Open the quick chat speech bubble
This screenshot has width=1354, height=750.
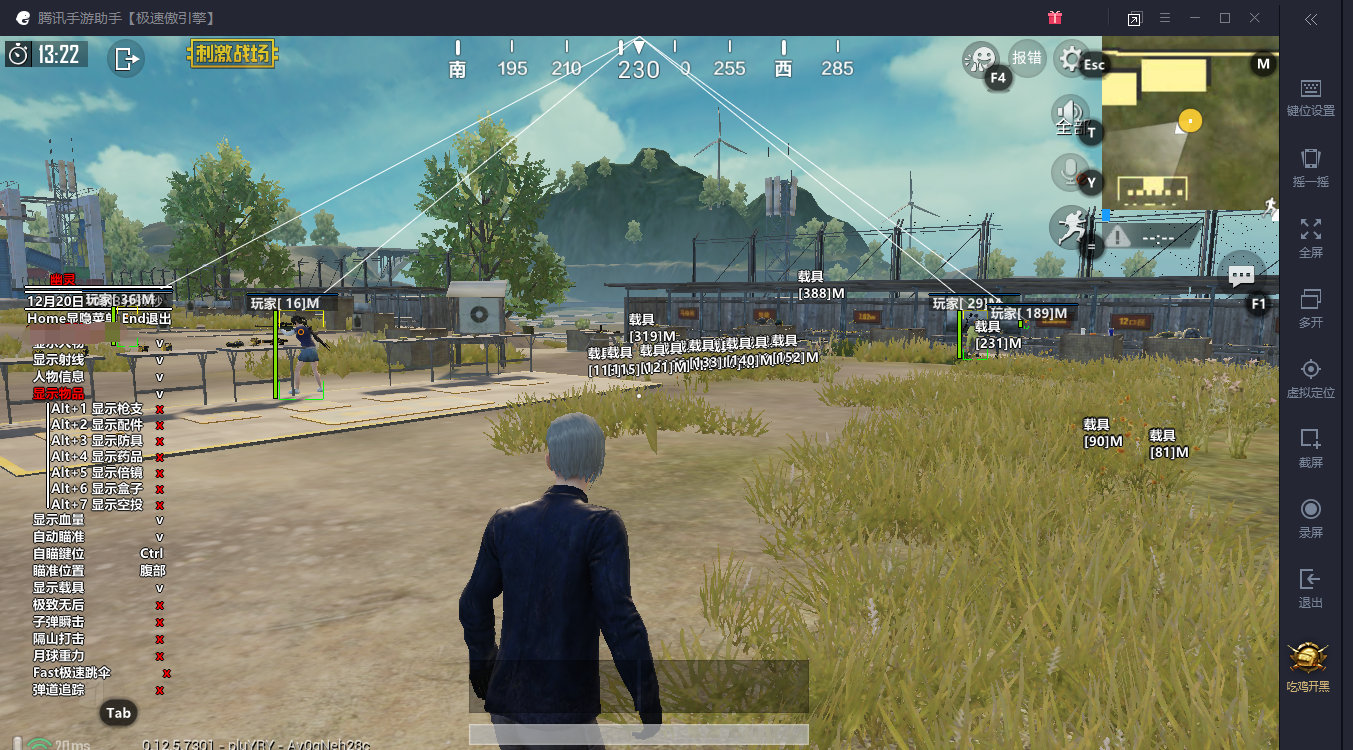click(x=1241, y=274)
